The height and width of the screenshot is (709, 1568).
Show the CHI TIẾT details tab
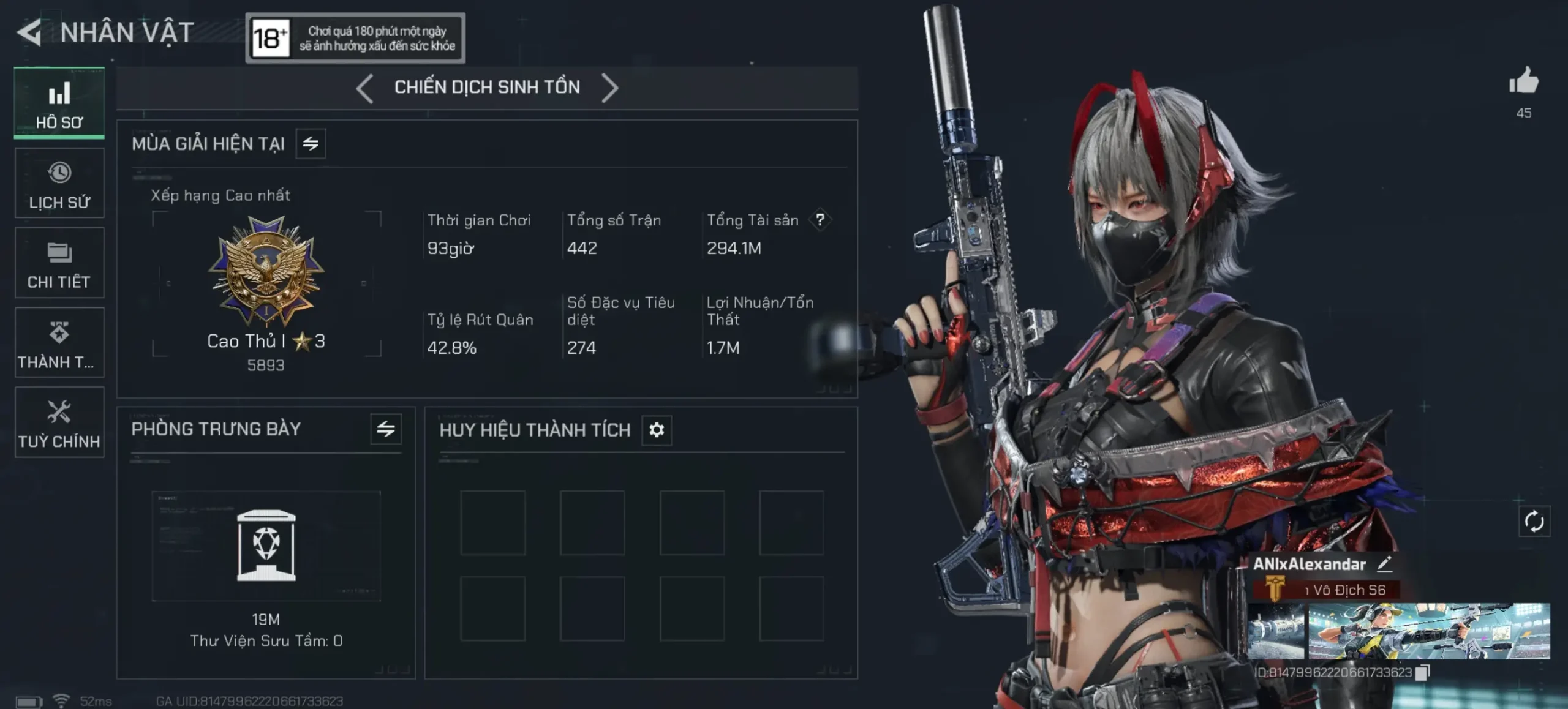click(59, 263)
